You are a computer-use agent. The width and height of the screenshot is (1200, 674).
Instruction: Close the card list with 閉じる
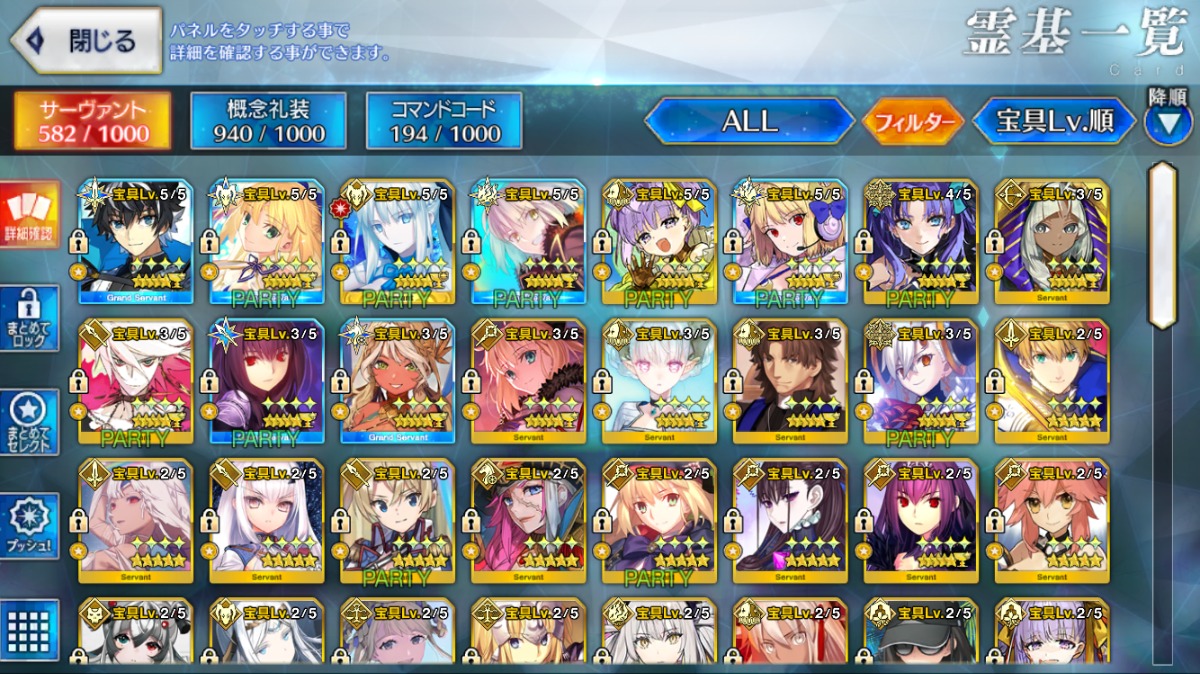(86, 41)
